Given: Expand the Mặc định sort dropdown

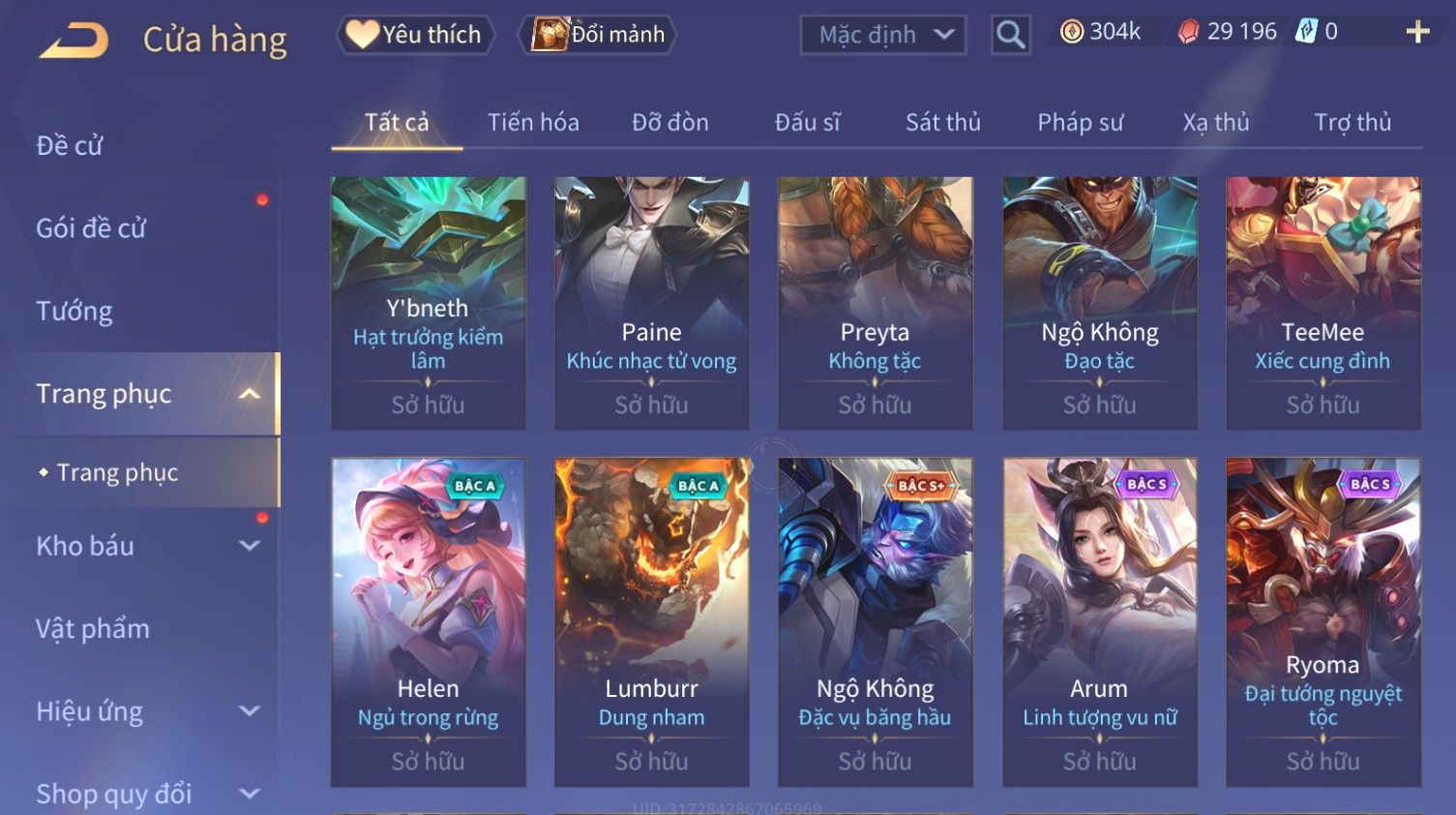Looking at the screenshot, I should pos(882,36).
